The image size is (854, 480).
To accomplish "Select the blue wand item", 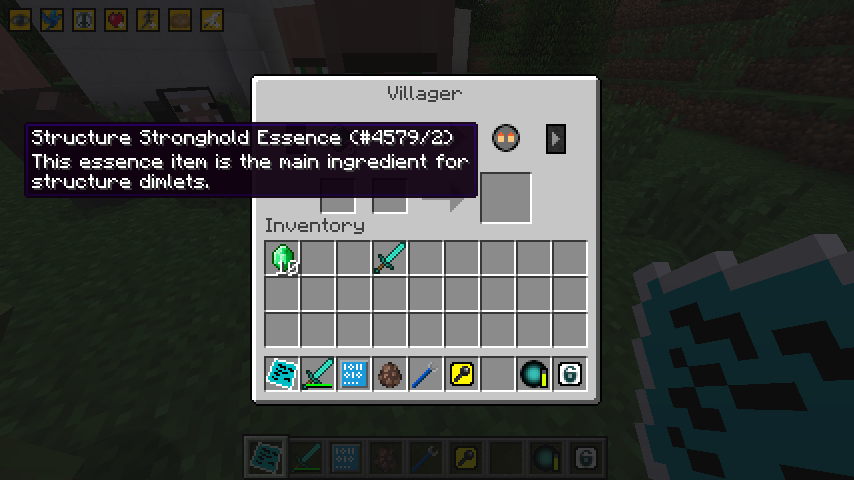I will tap(425, 375).
